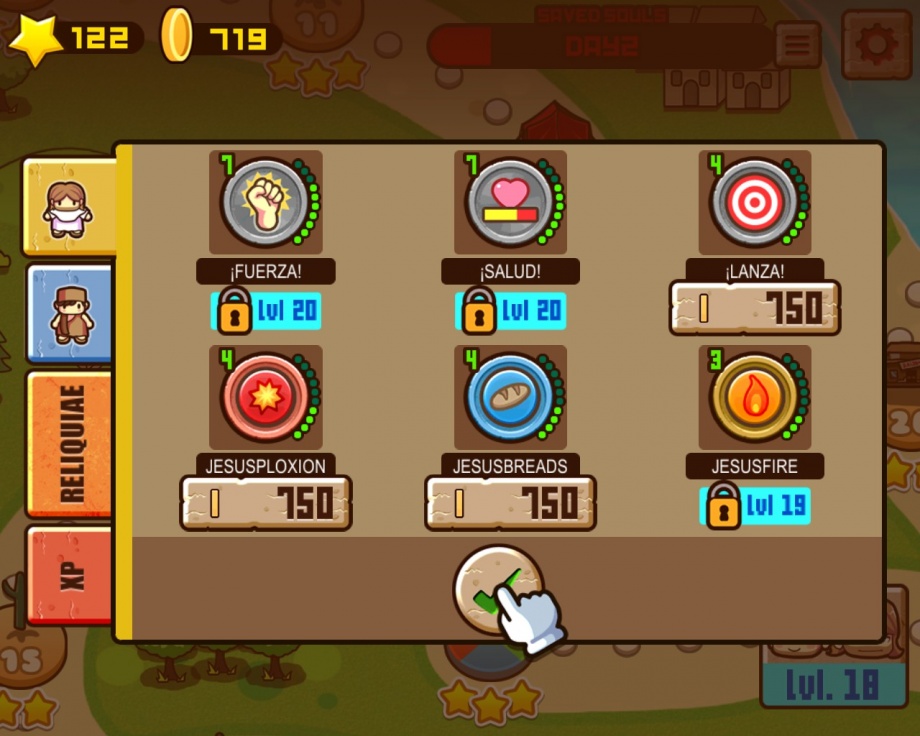Screen dimensions: 920x736
Task: Confirm with the green checkmark button
Action: pyautogui.click(x=498, y=590)
